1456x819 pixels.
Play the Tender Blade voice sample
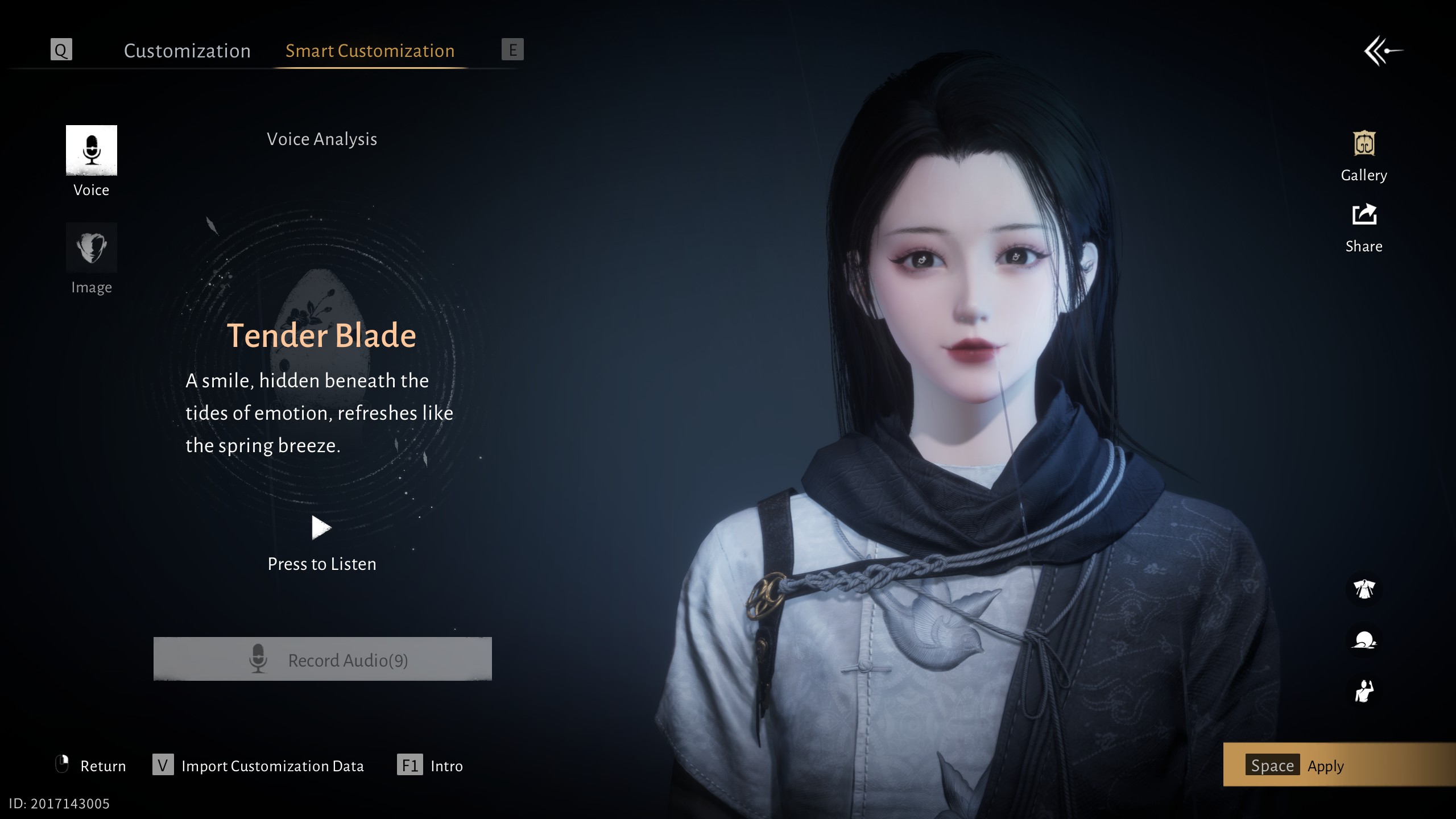(321, 528)
